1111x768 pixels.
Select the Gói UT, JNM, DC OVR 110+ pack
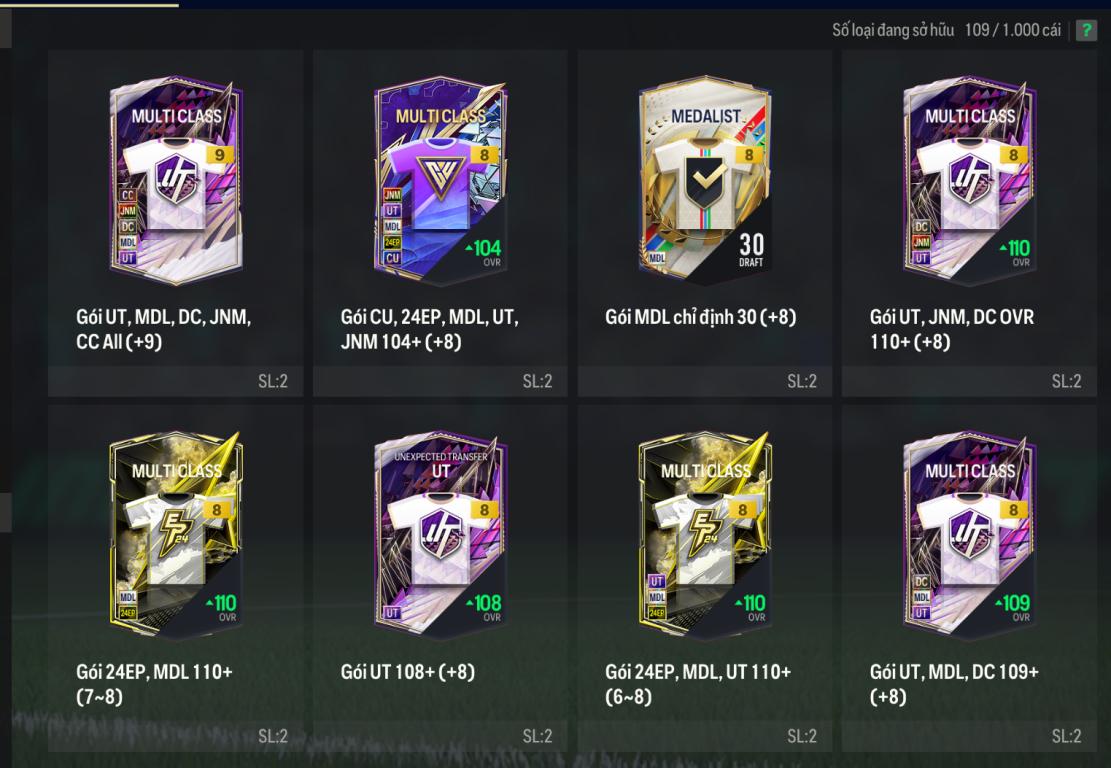(969, 180)
